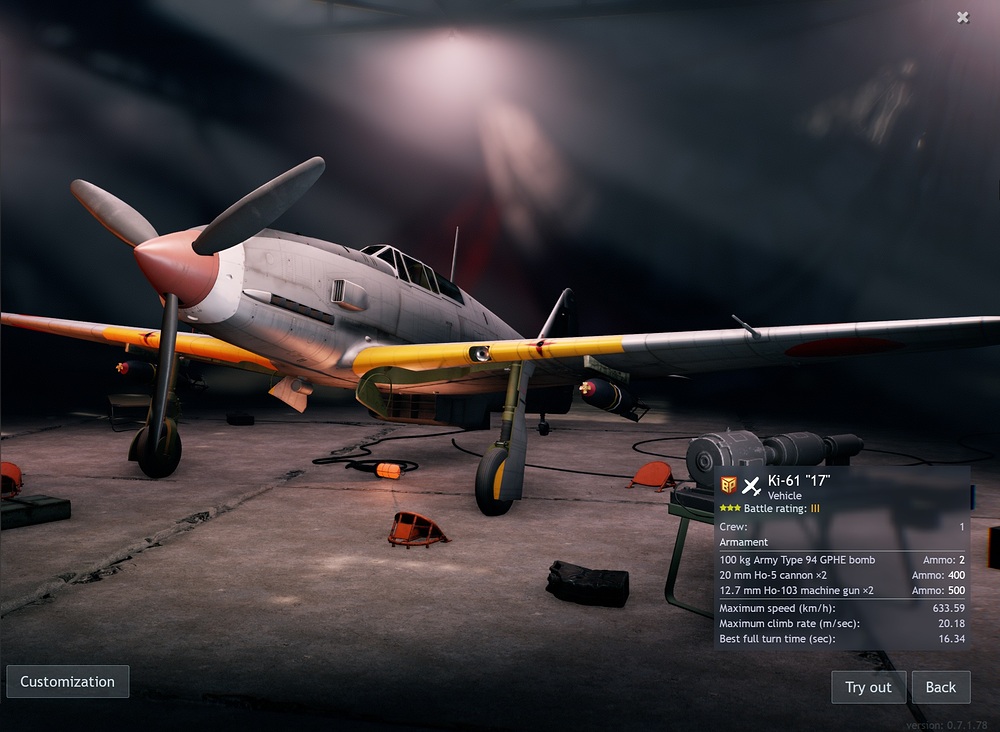
Task: Open the Customization menu
Action: [68, 682]
